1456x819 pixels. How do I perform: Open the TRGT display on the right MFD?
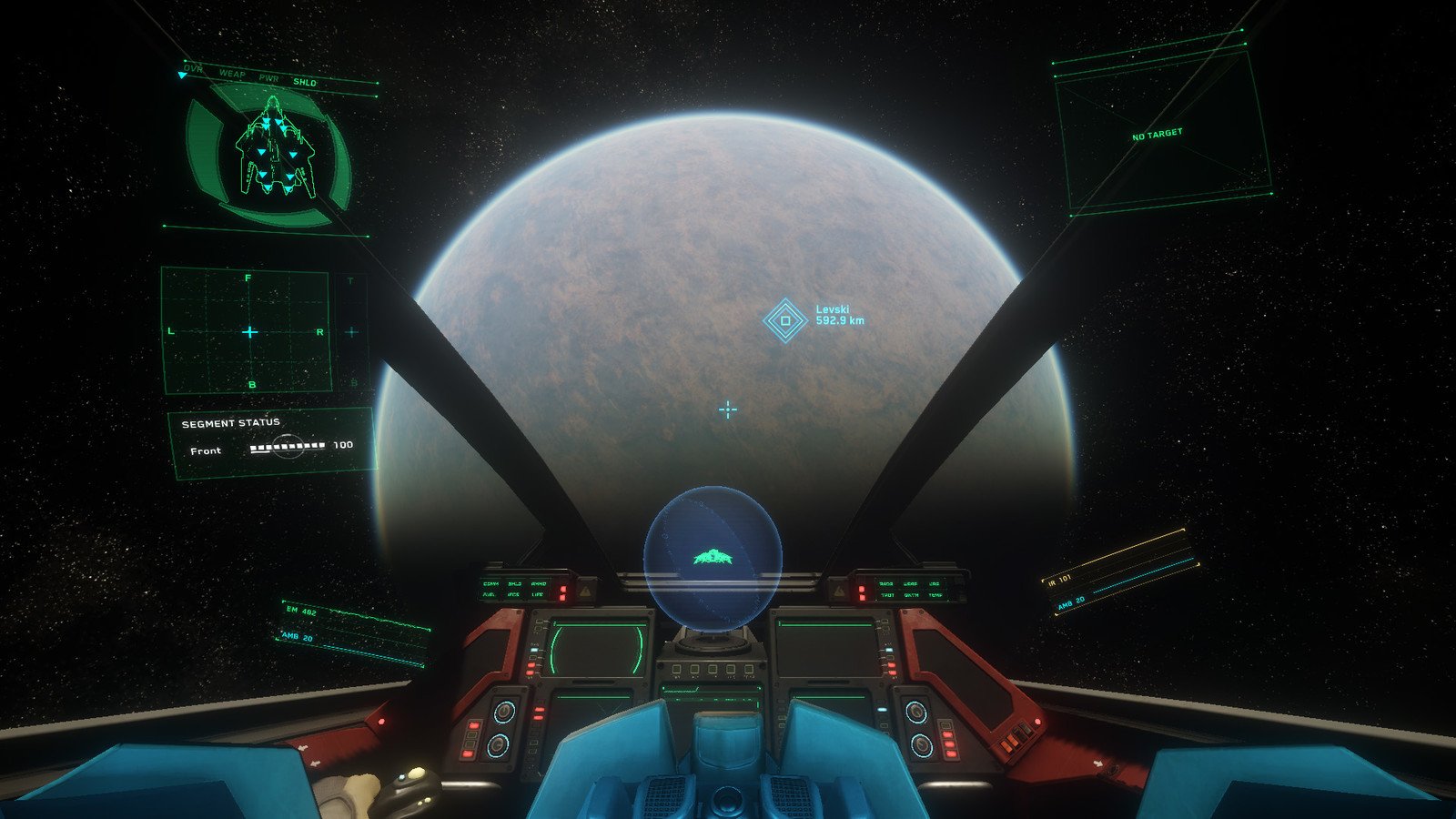point(887,595)
